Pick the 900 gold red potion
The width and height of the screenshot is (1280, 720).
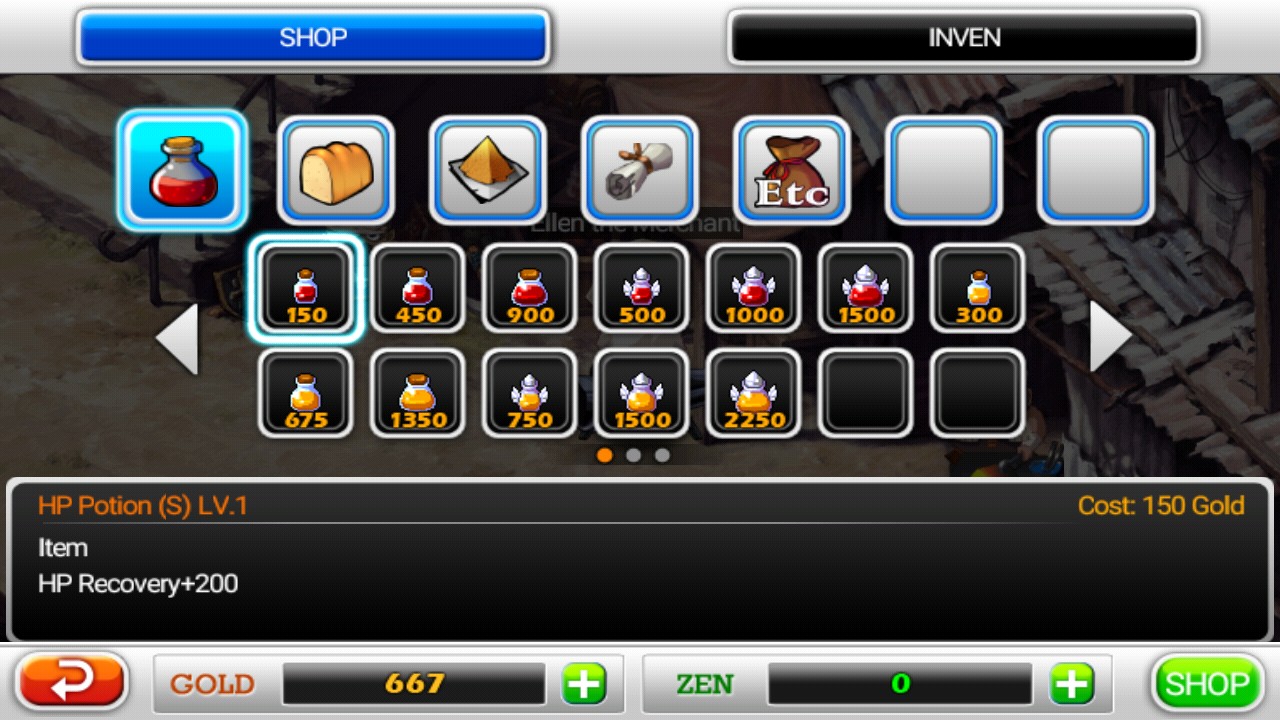click(x=530, y=289)
